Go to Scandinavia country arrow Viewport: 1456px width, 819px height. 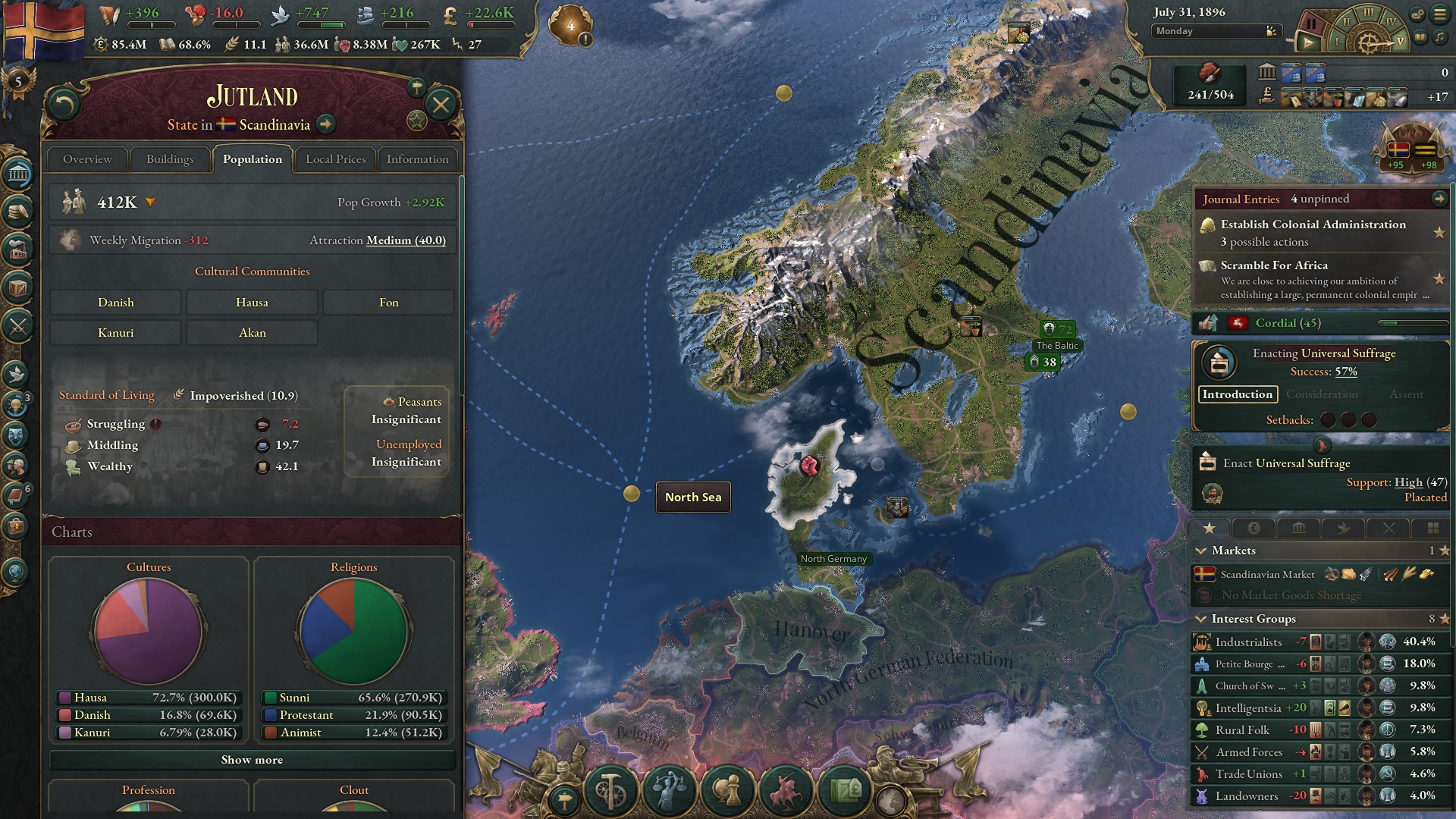pyautogui.click(x=326, y=124)
